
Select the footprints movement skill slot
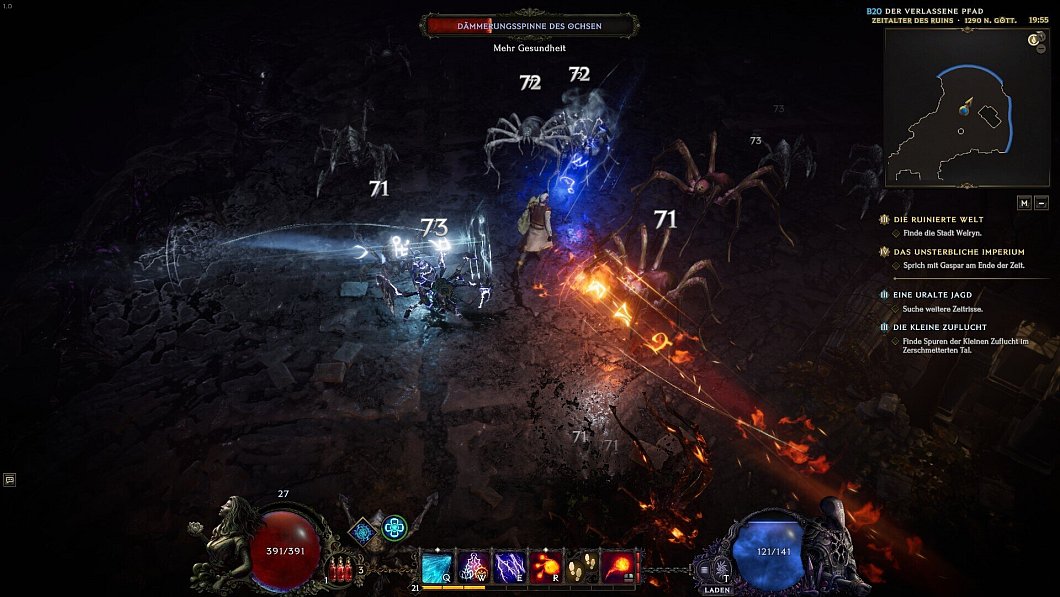point(583,567)
